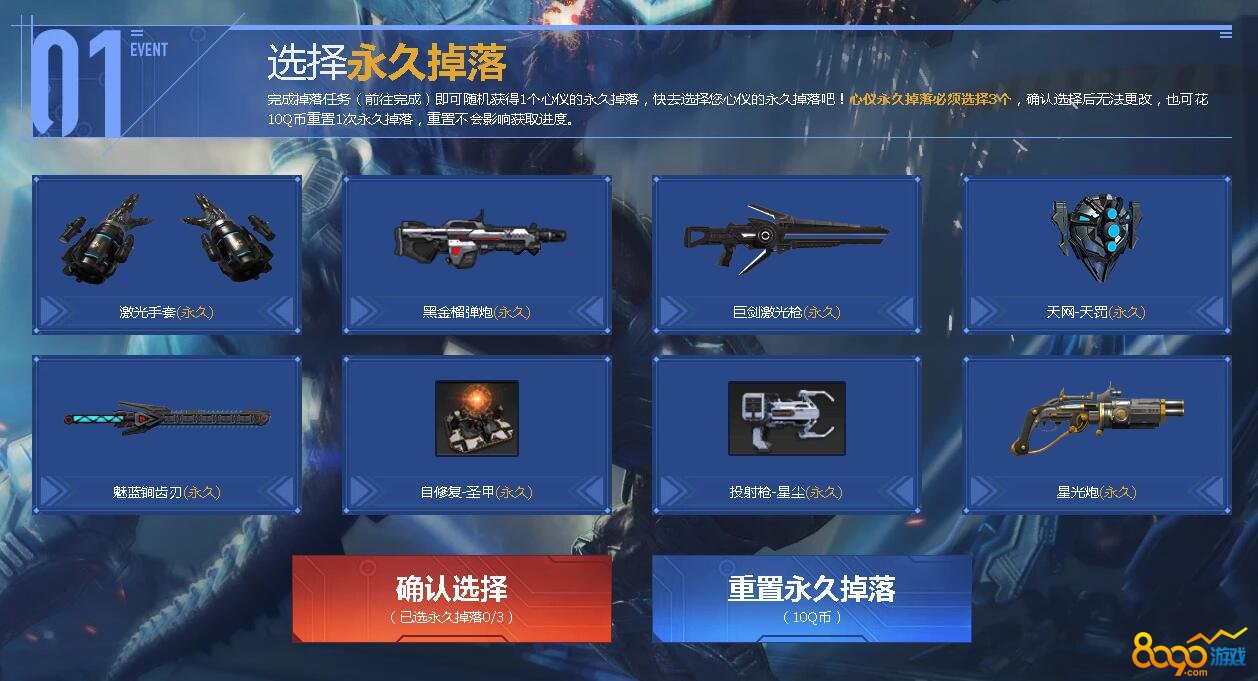Select the 天网-天罚 item card

1097,254
